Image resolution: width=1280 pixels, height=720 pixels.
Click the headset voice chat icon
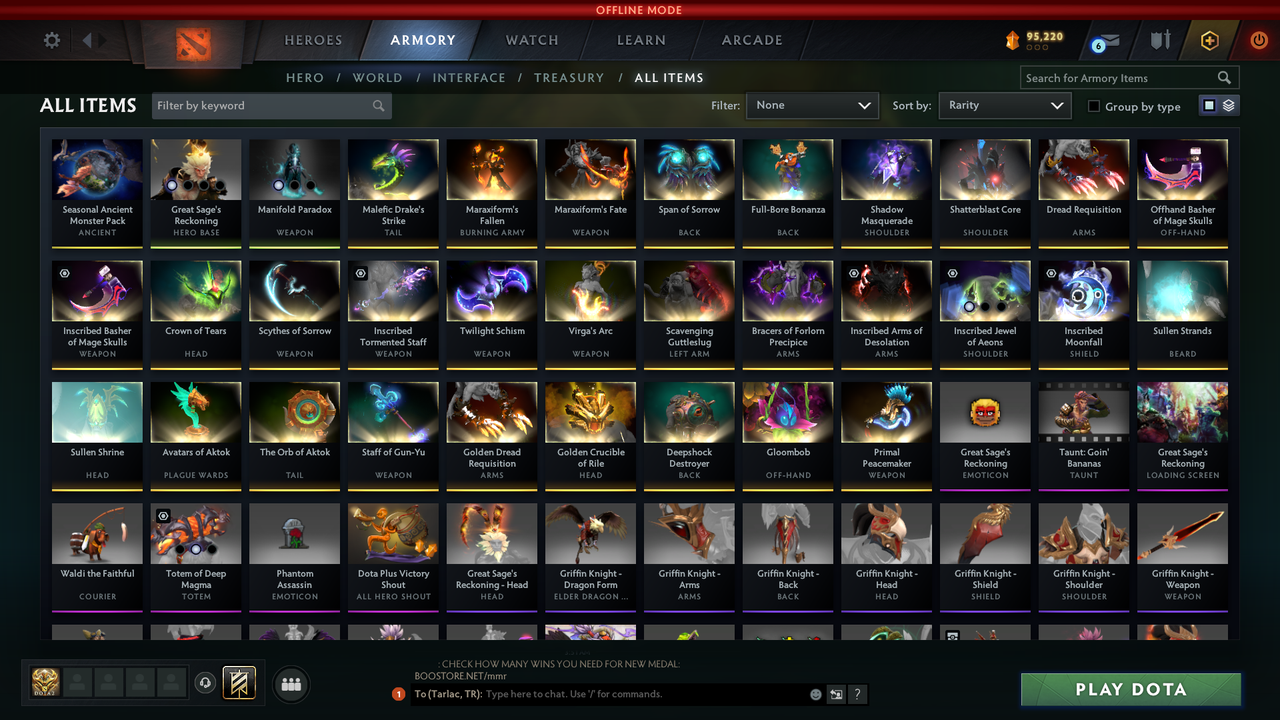click(x=208, y=682)
